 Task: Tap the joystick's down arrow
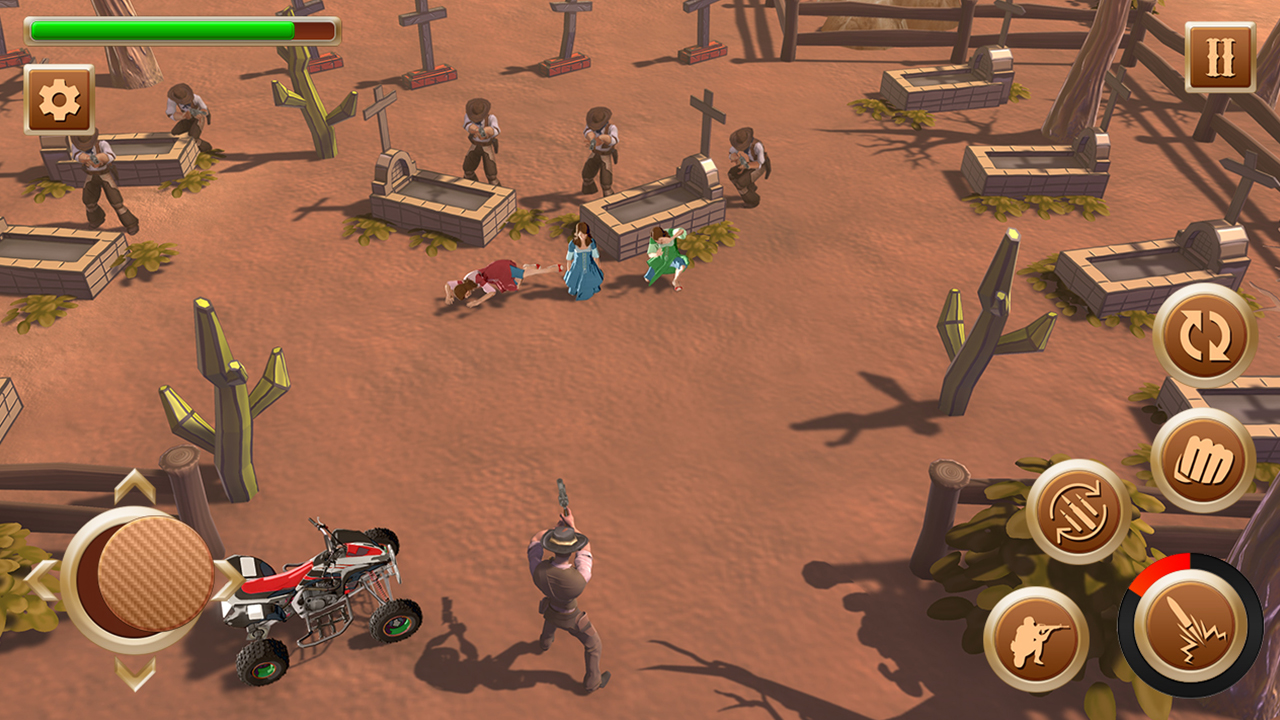click(135, 672)
